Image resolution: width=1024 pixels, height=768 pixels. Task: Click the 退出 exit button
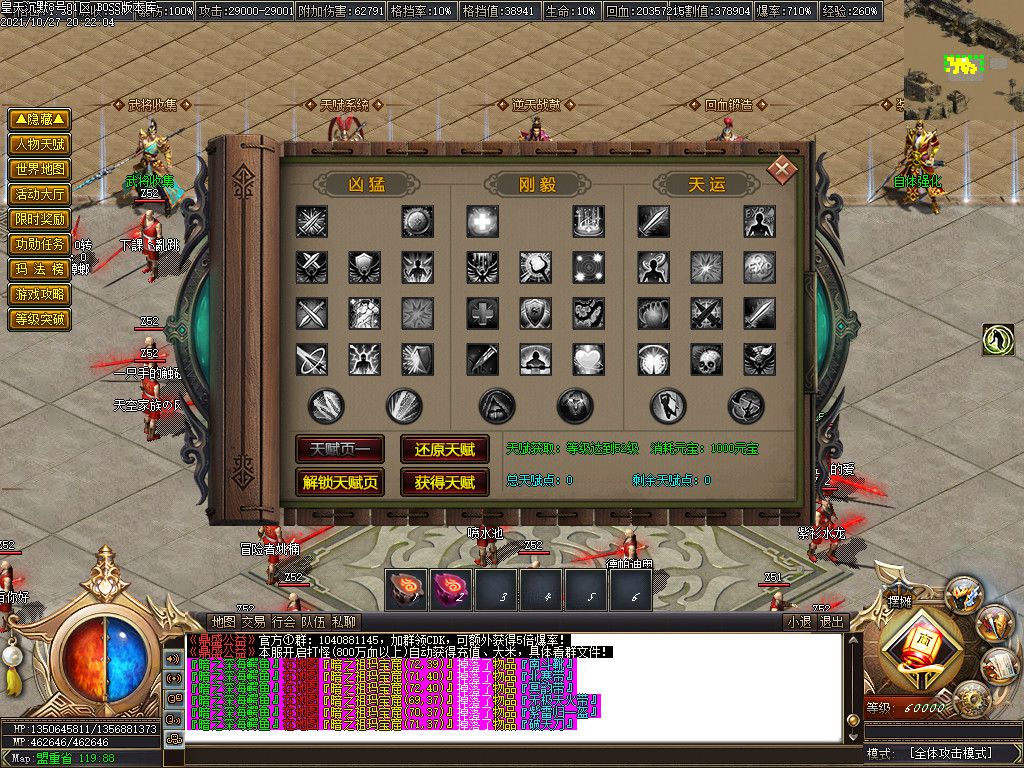point(832,622)
